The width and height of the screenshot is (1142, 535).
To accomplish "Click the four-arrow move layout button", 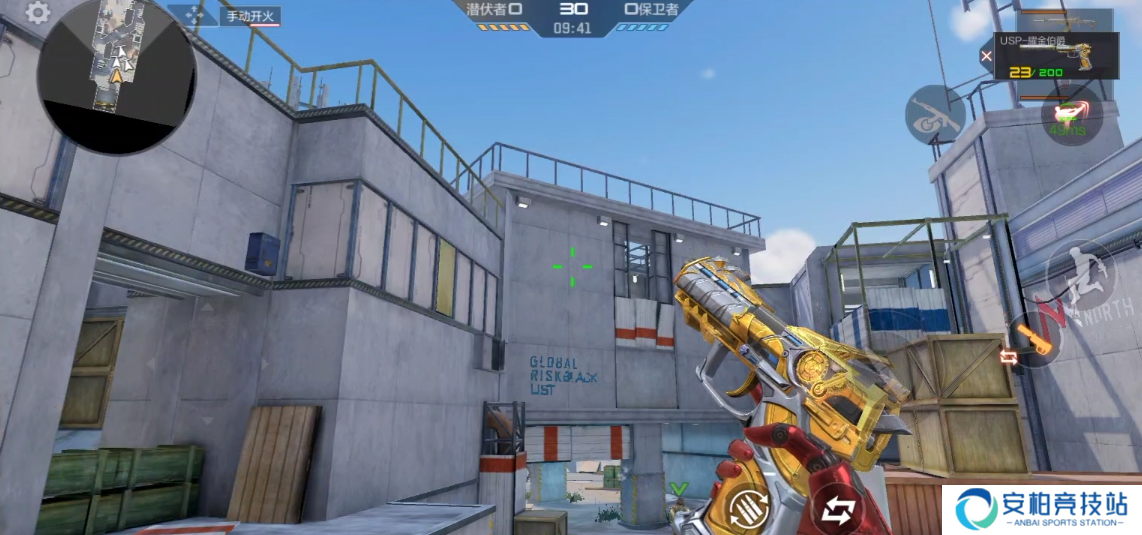I will [191, 16].
